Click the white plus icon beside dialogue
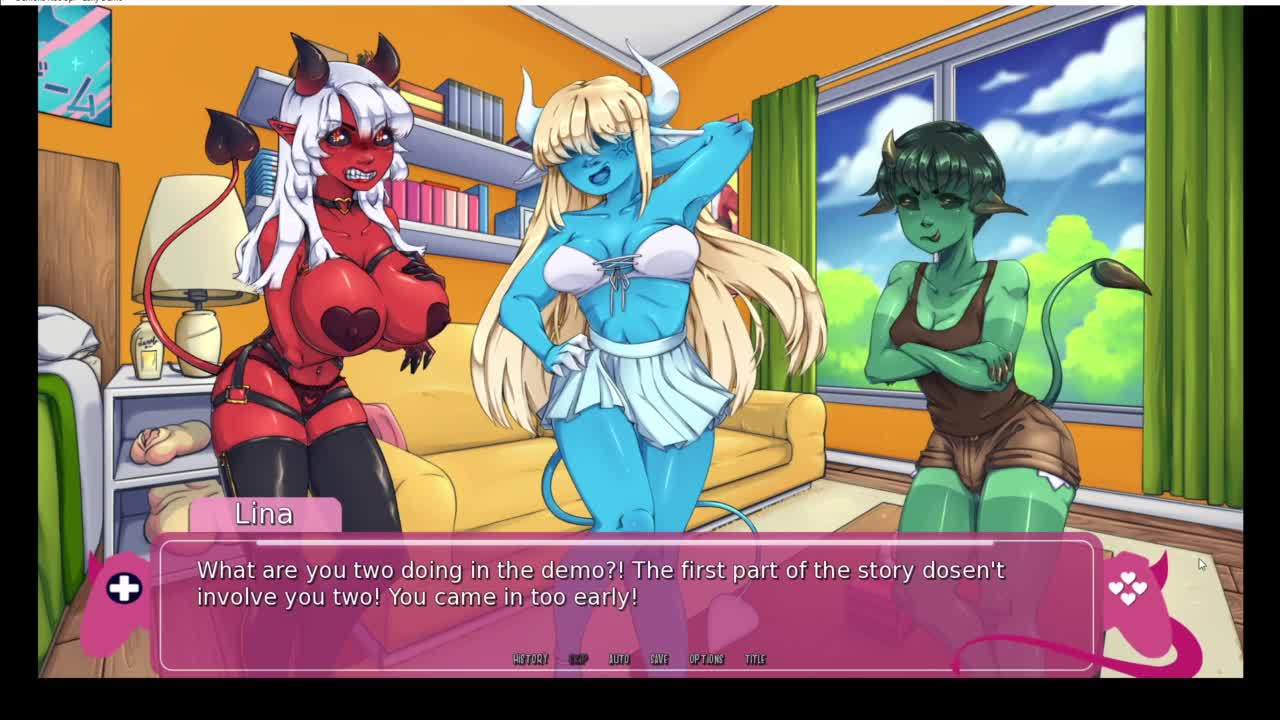1280x720 pixels. (x=124, y=588)
